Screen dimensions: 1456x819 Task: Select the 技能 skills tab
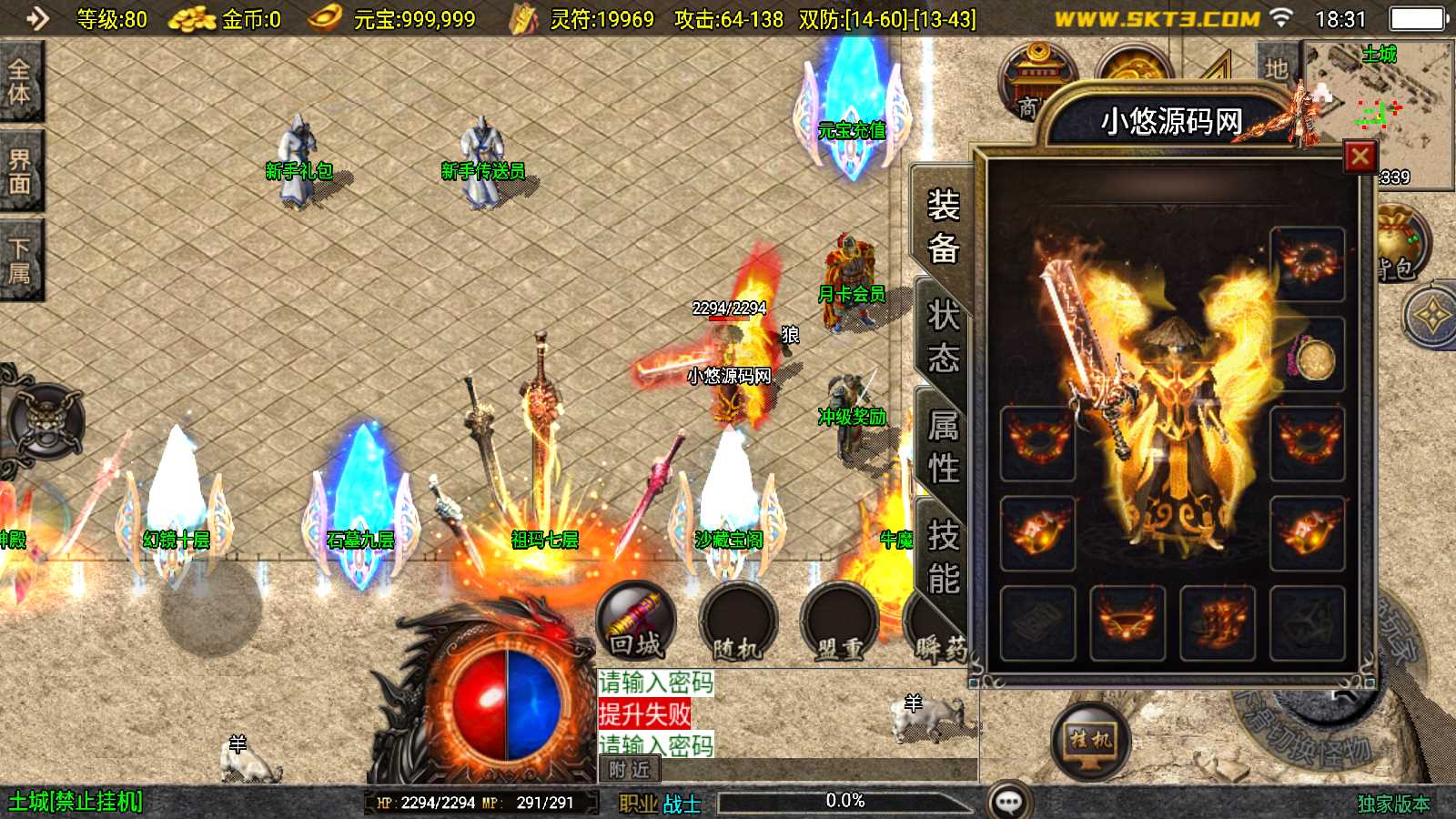point(943,555)
